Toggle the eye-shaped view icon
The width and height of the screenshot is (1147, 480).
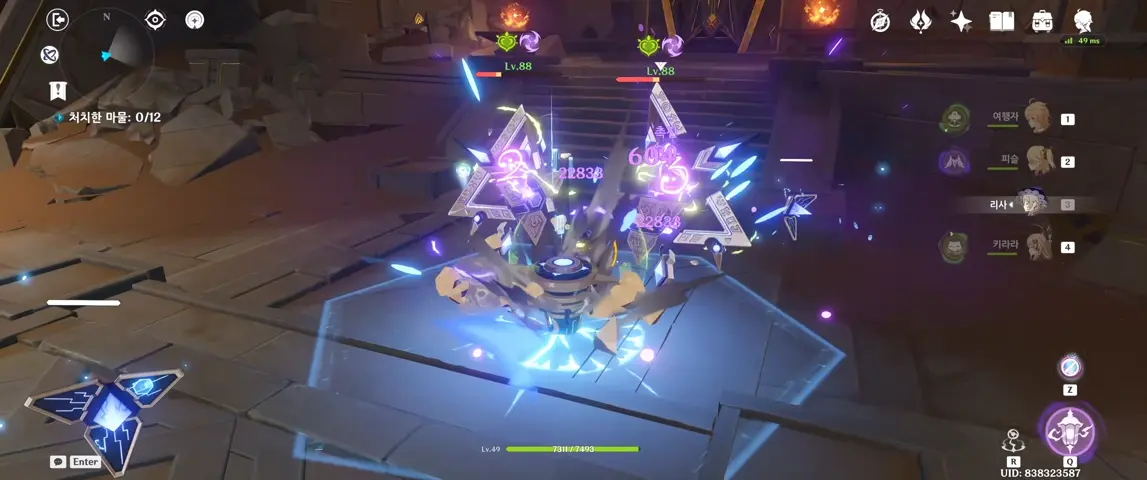click(155, 20)
